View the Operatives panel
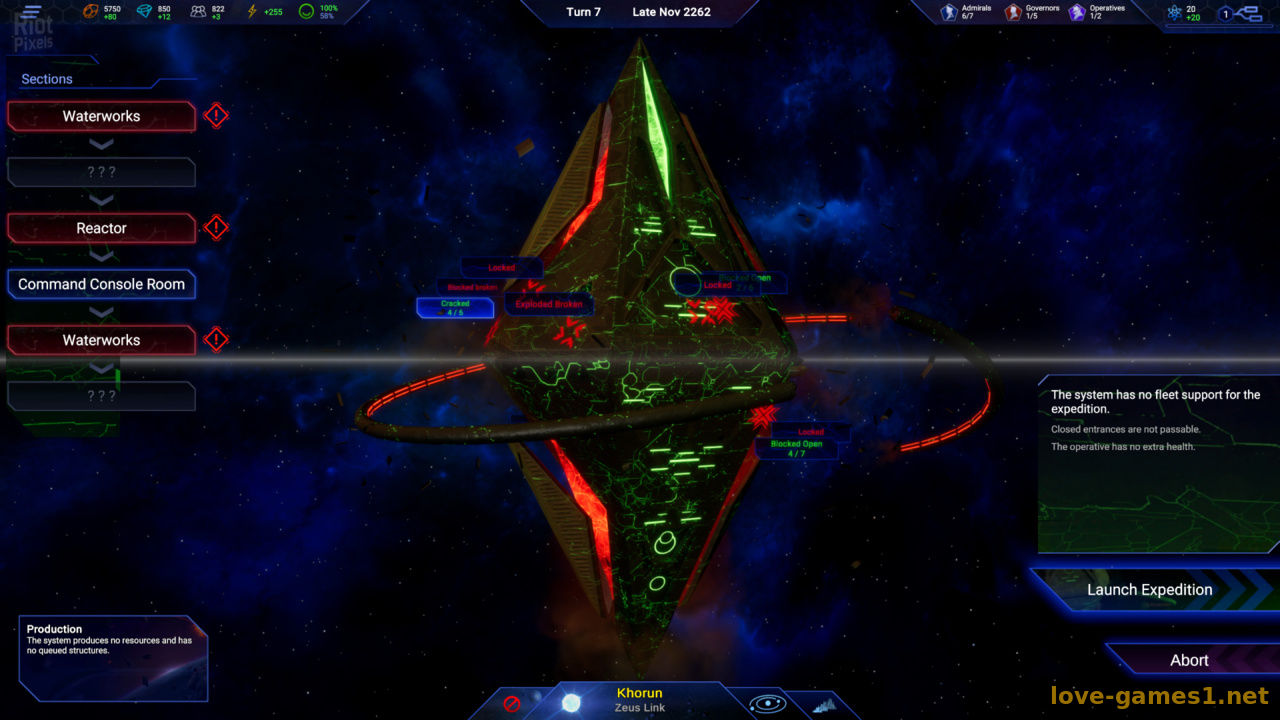1280x720 pixels. click(x=1077, y=12)
